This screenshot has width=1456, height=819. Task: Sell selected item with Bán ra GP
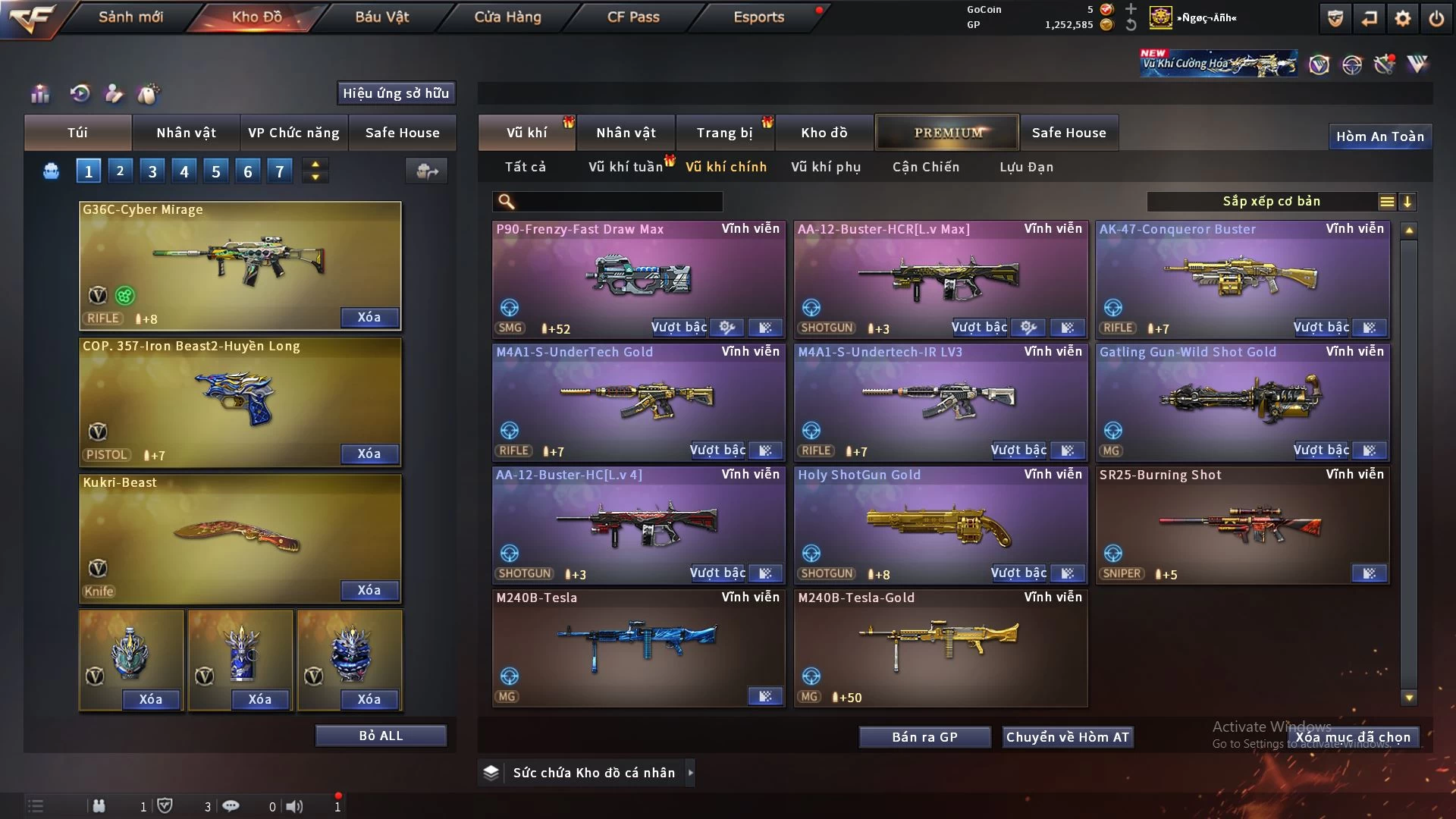click(x=924, y=737)
